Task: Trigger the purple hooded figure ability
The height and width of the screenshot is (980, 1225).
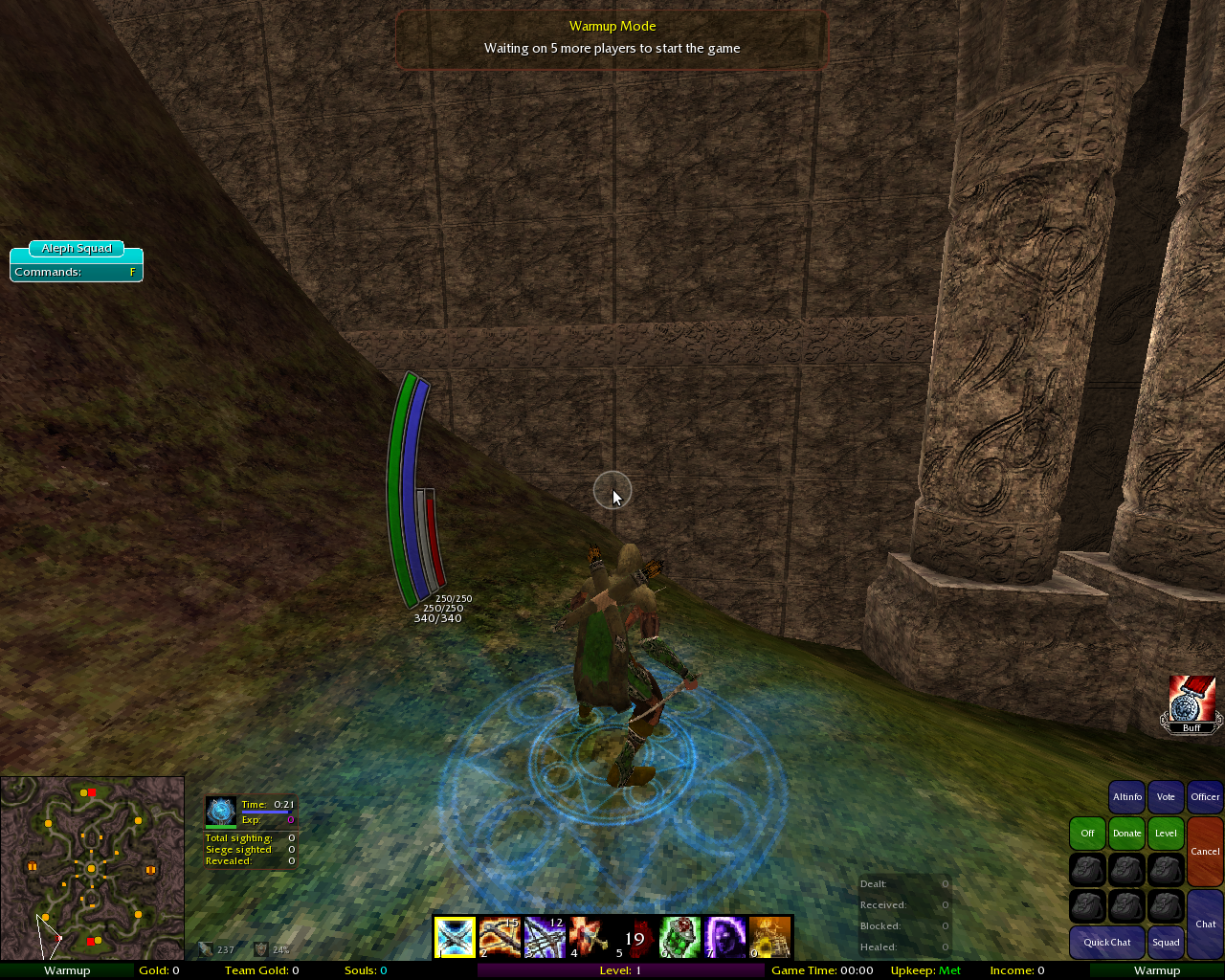Action: pos(724,937)
